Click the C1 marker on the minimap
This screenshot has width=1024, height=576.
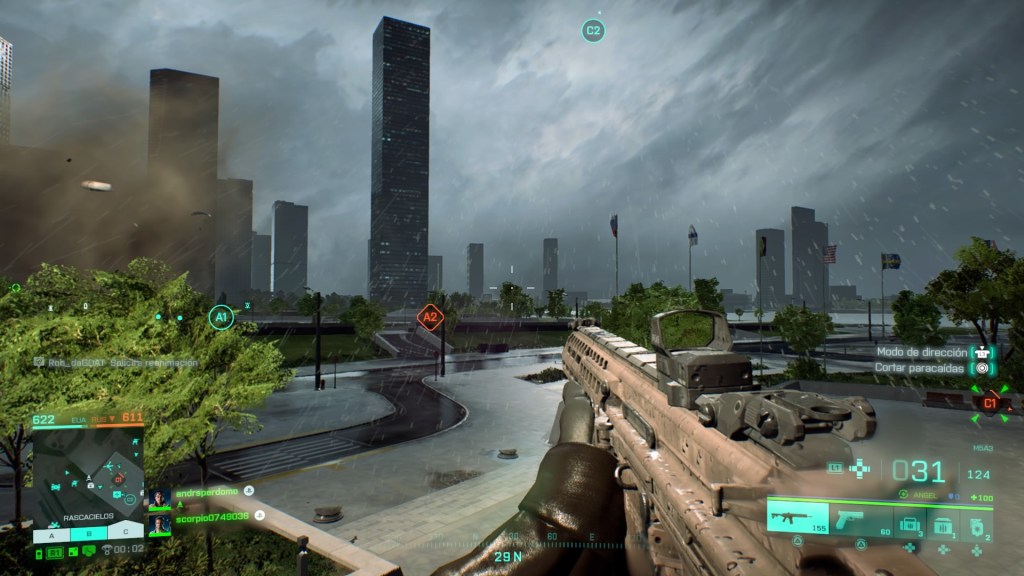click(117, 481)
